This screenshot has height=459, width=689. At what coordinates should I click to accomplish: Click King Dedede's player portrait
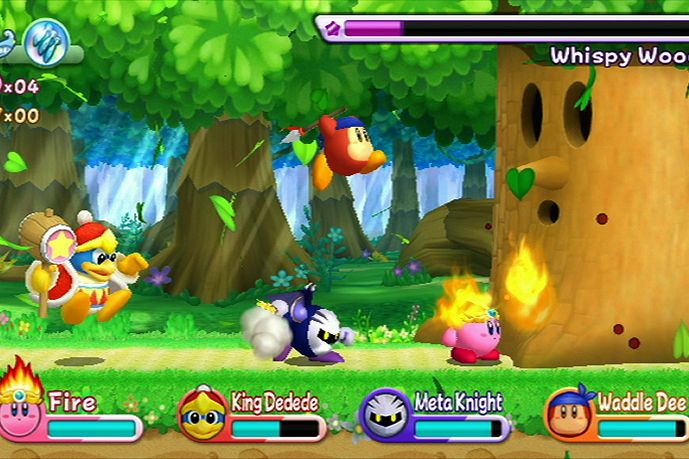pos(203,412)
